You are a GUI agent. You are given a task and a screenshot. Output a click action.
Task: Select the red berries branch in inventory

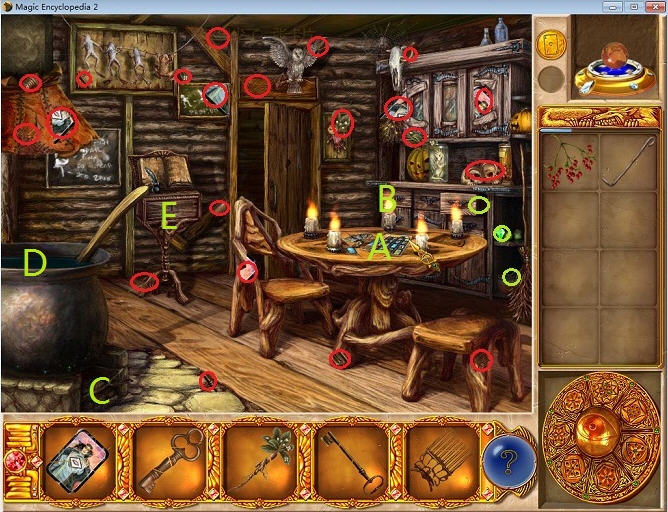click(x=569, y=163)
